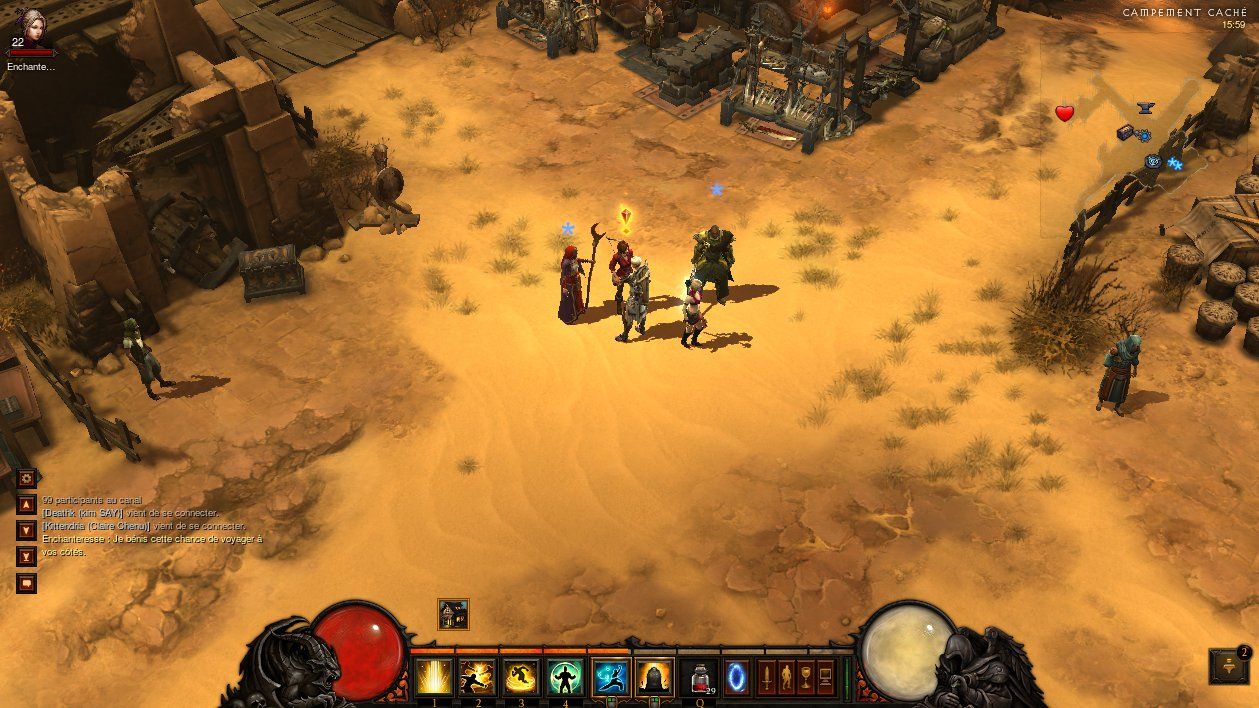Open the blue town portal
Viewport: 1259px width, 708px height.
click(x=737, y=675)
